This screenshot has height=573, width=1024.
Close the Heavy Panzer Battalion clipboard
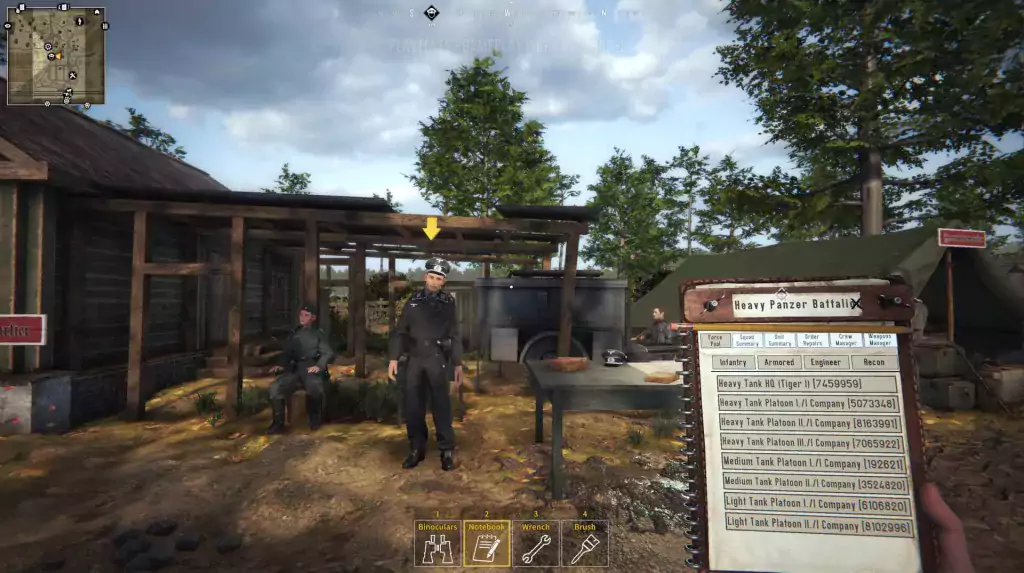(855, 303)
